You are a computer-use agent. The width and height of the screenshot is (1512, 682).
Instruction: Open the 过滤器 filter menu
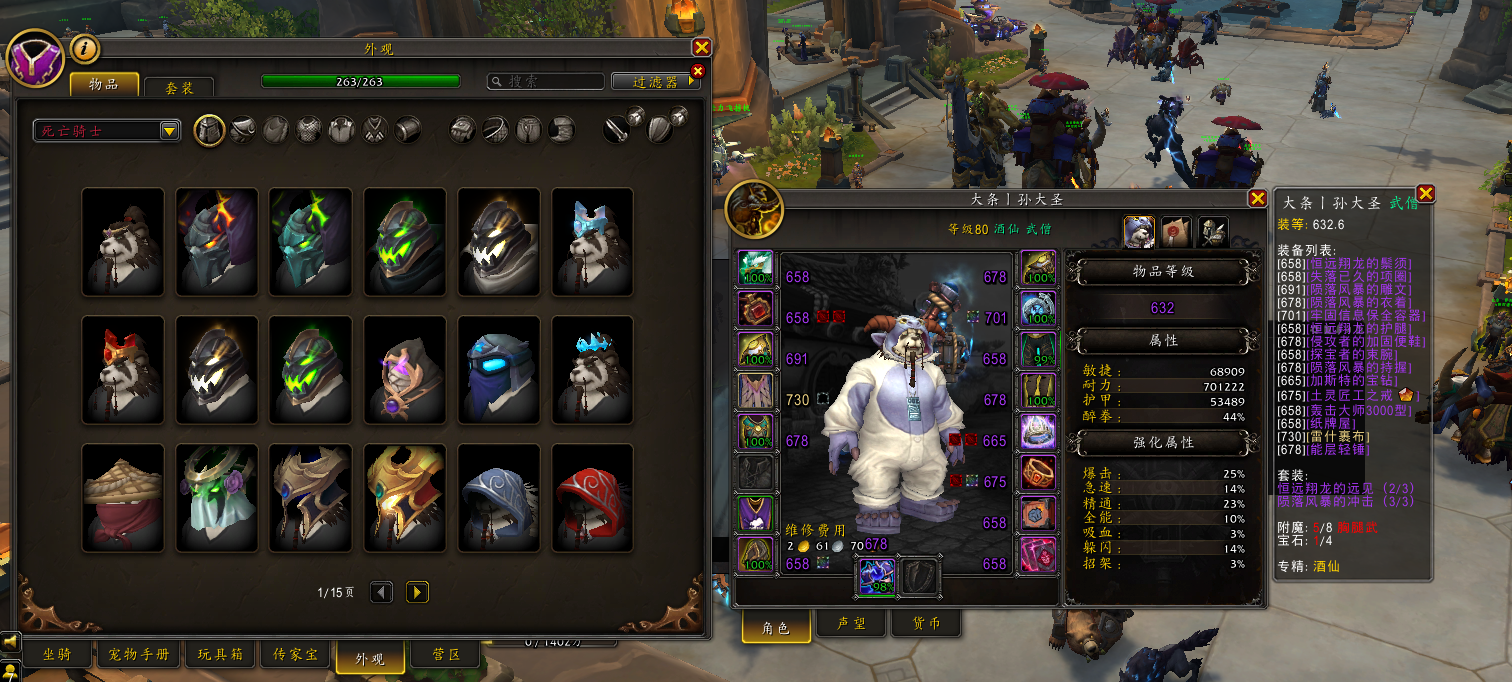coord(655,82)
